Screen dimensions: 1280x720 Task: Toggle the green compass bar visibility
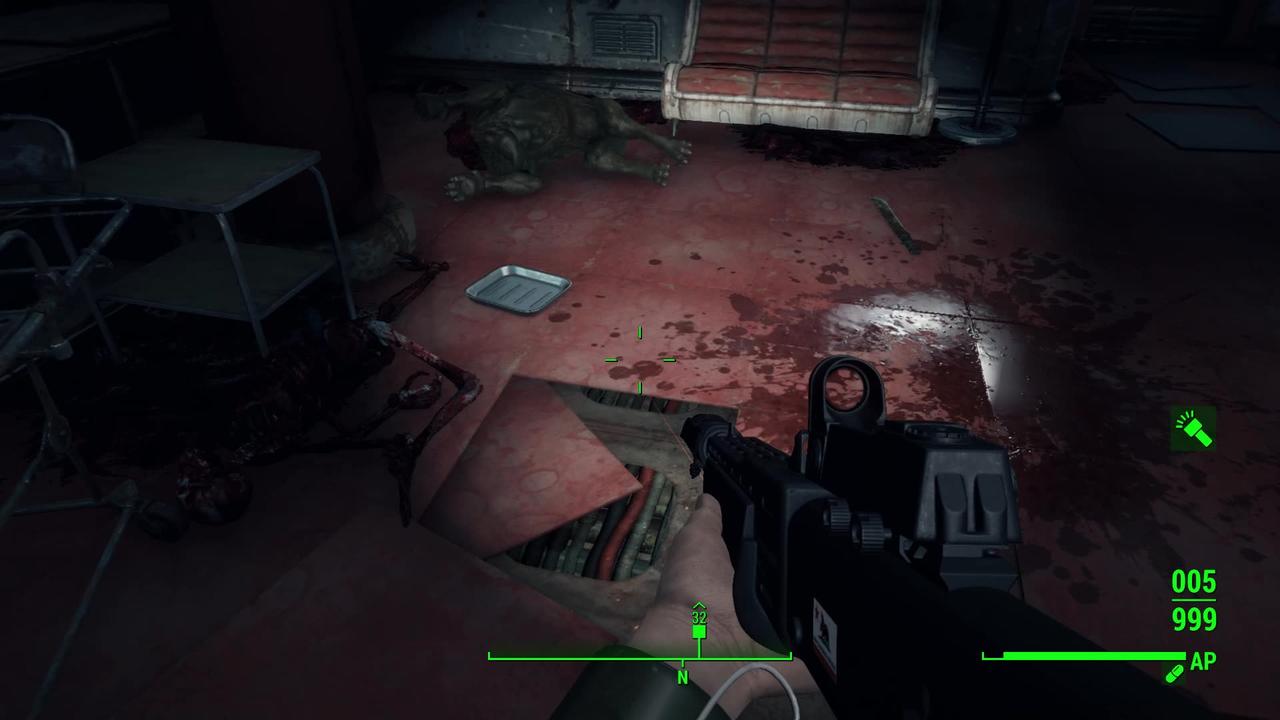point(640,657)
